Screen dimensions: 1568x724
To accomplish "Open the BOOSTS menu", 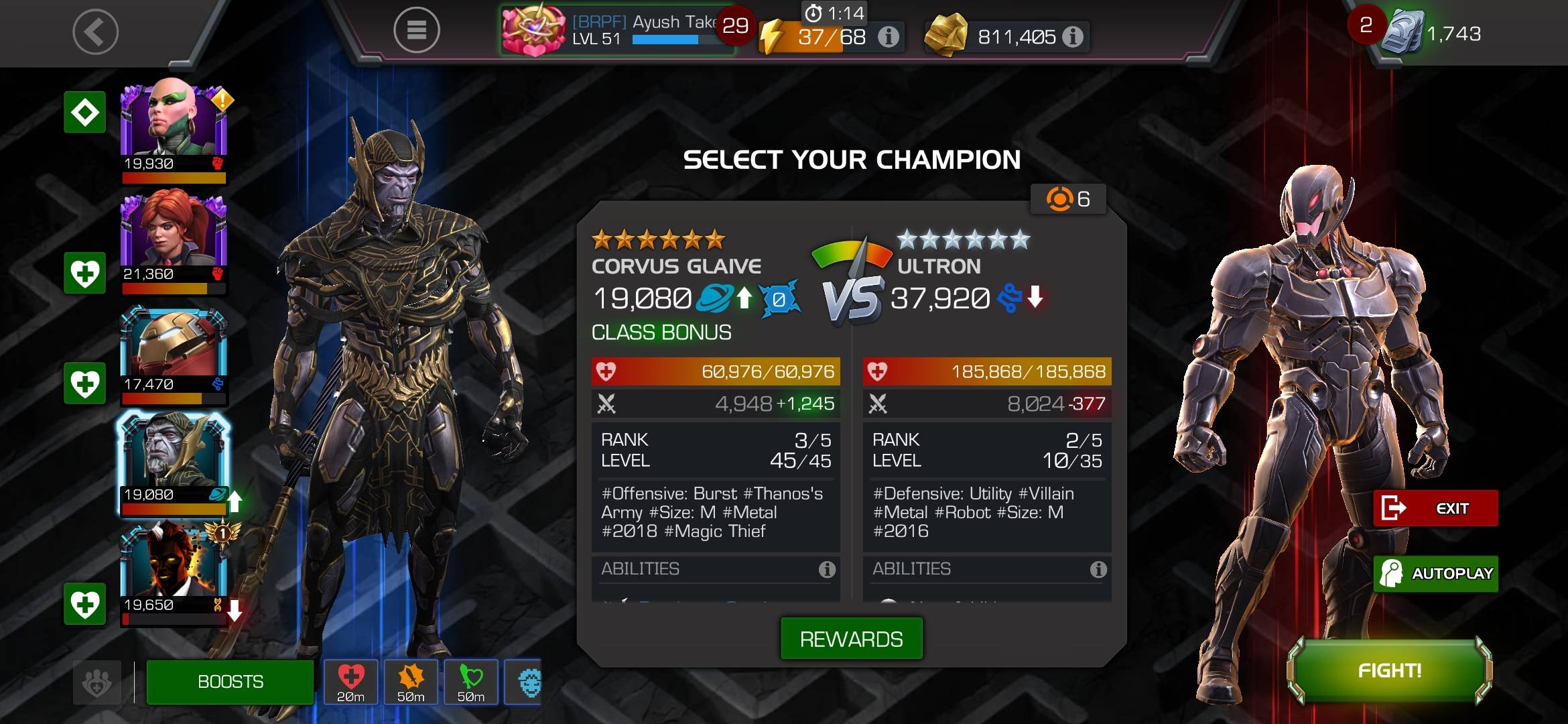I will (230, 682).
